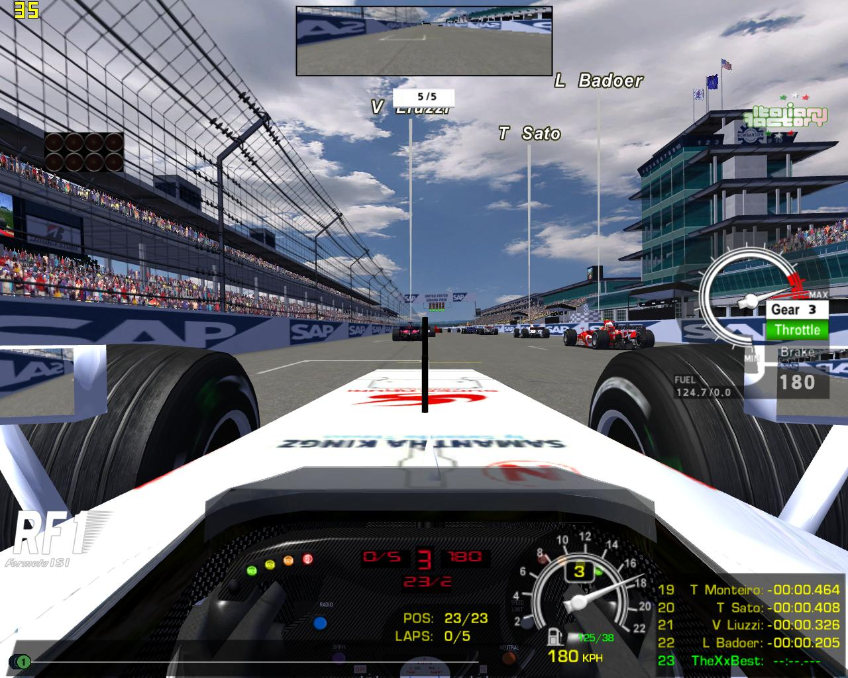The image size is (848, 678).
Task: Highlight TheXxBest's green standings row
Action: pos(750,661)
